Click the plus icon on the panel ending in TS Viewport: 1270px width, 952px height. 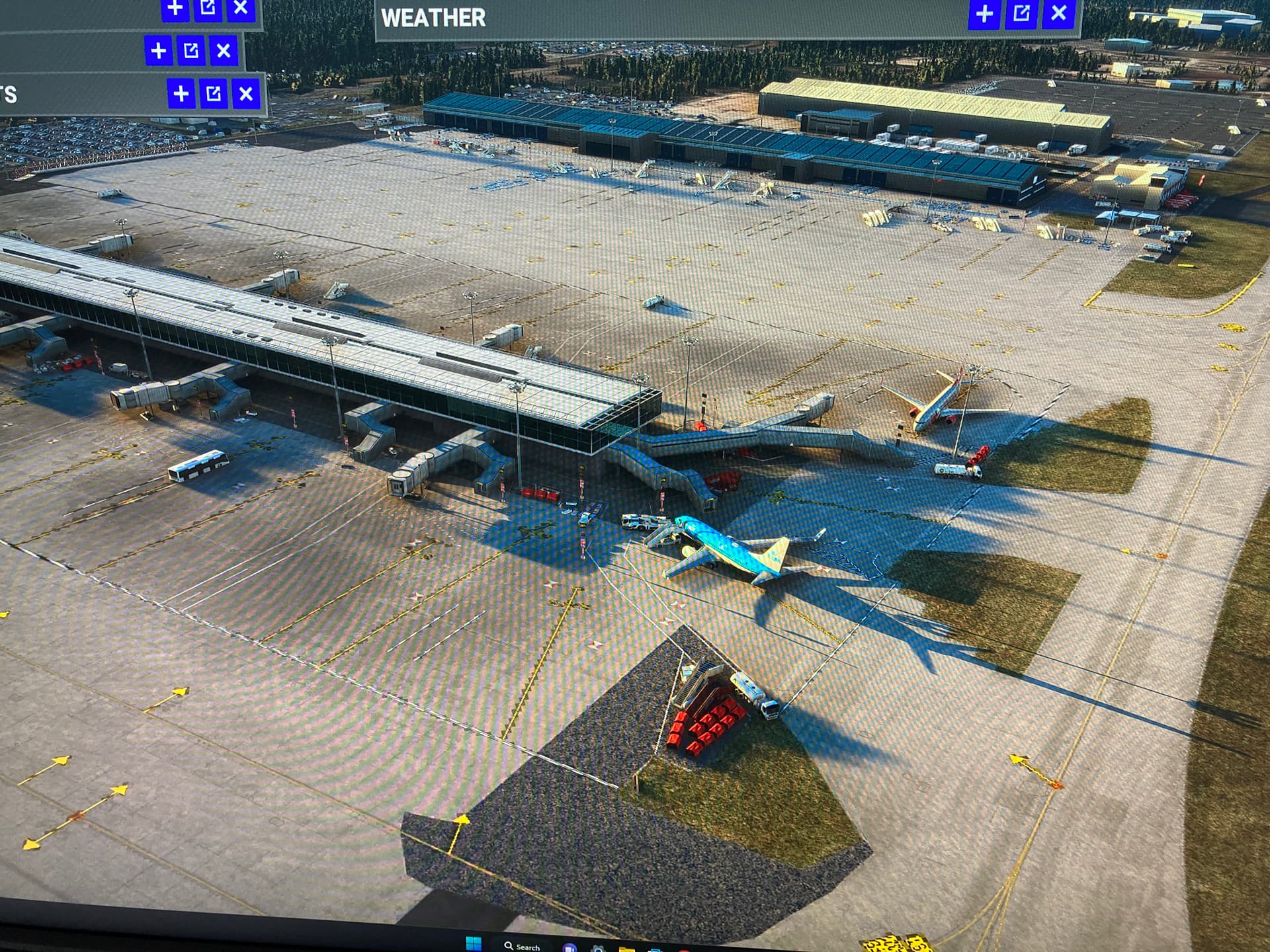pos(180,94)
